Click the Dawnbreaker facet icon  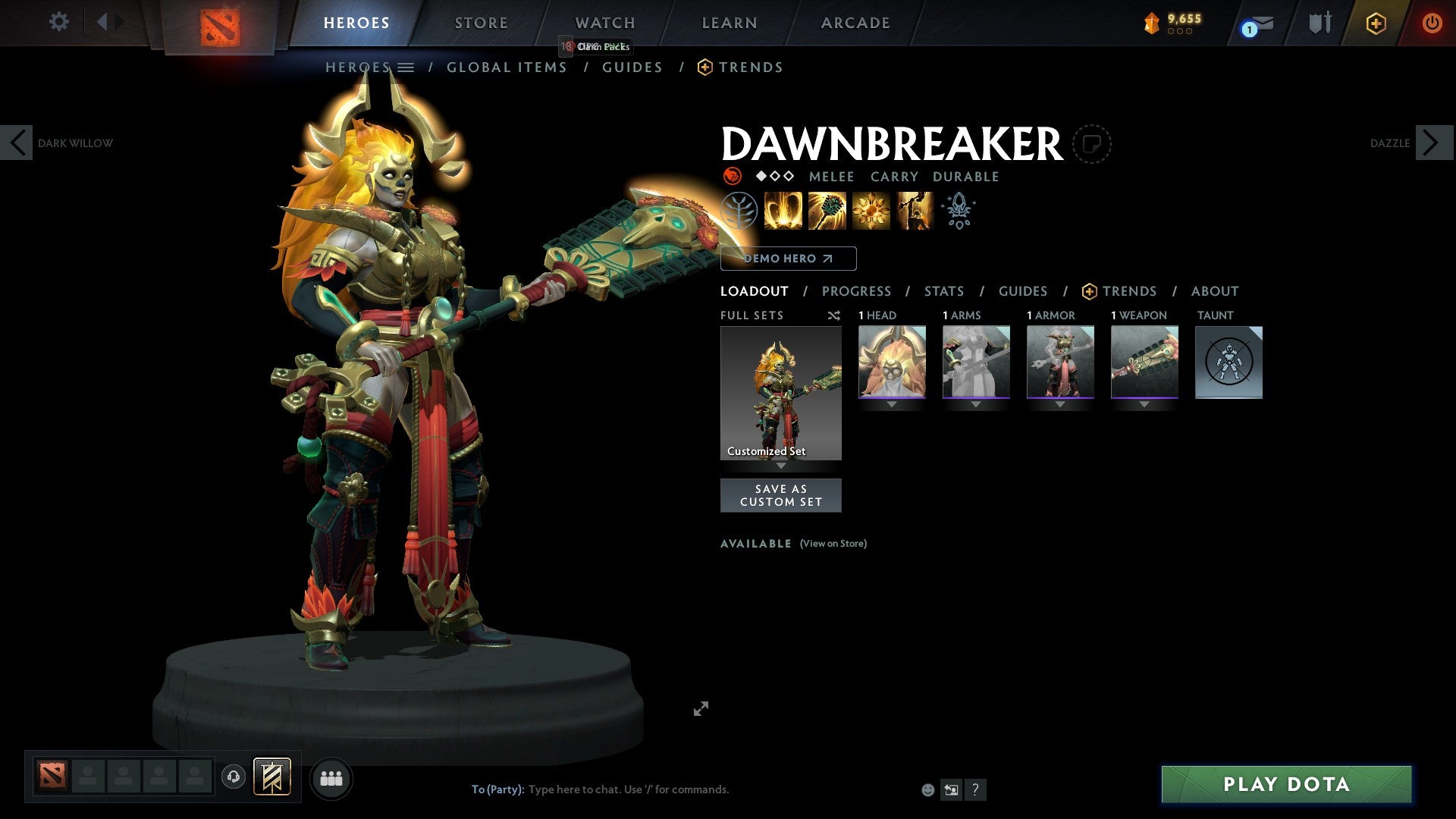[x=958, y=211]
